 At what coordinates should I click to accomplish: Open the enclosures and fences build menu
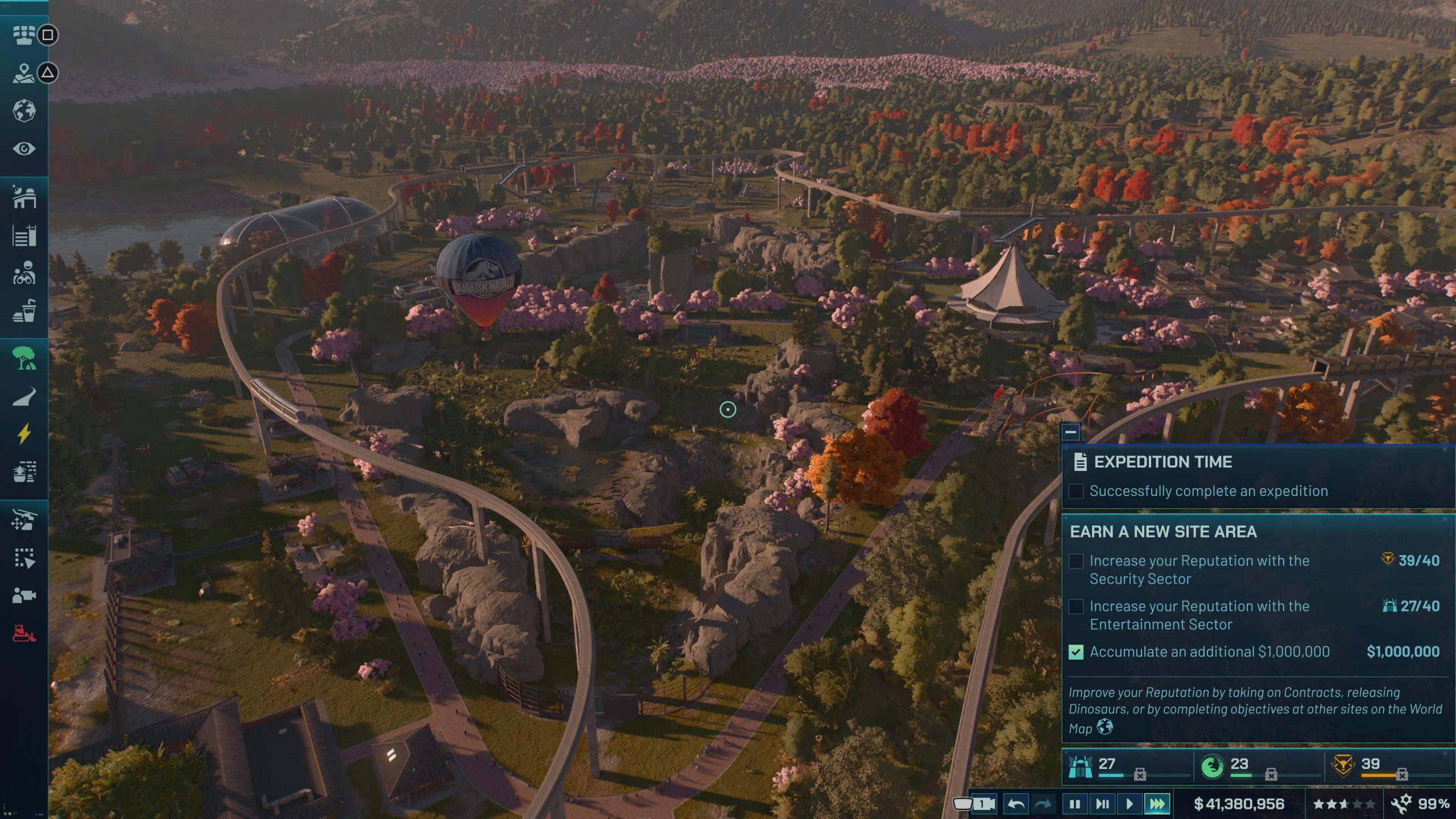point(24,235)
